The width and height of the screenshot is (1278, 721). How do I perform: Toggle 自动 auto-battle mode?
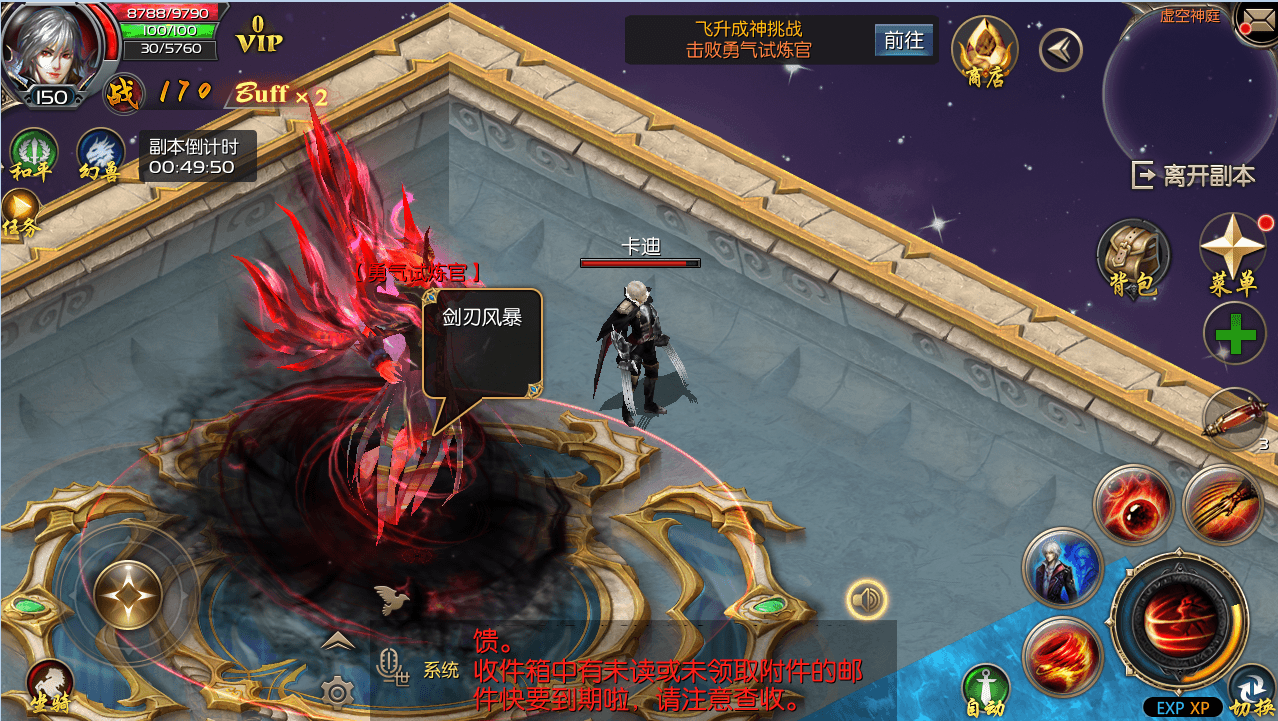tap(985, 689)
